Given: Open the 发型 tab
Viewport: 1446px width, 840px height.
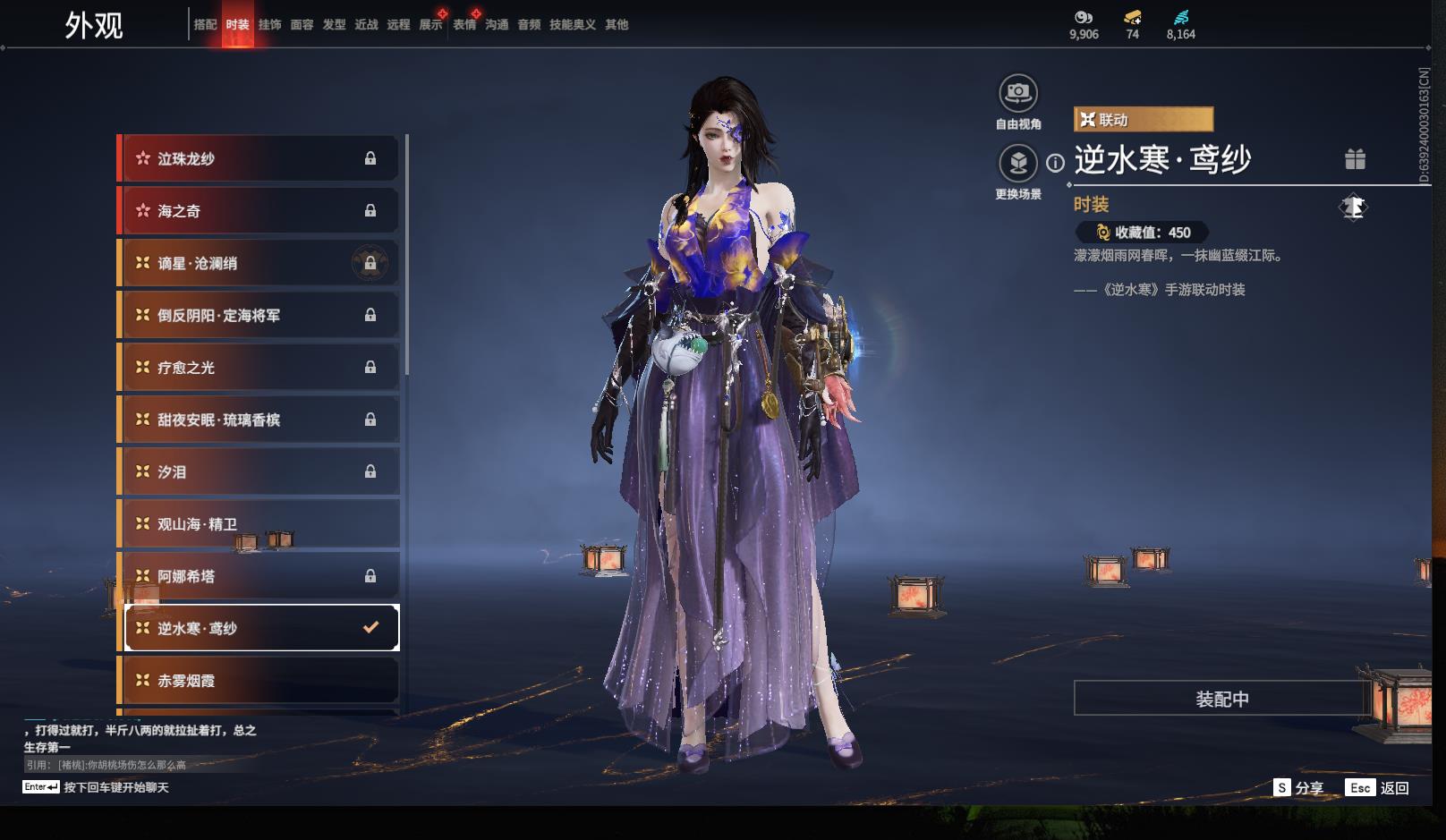Looking at the screenshot, I should point(334,25).
